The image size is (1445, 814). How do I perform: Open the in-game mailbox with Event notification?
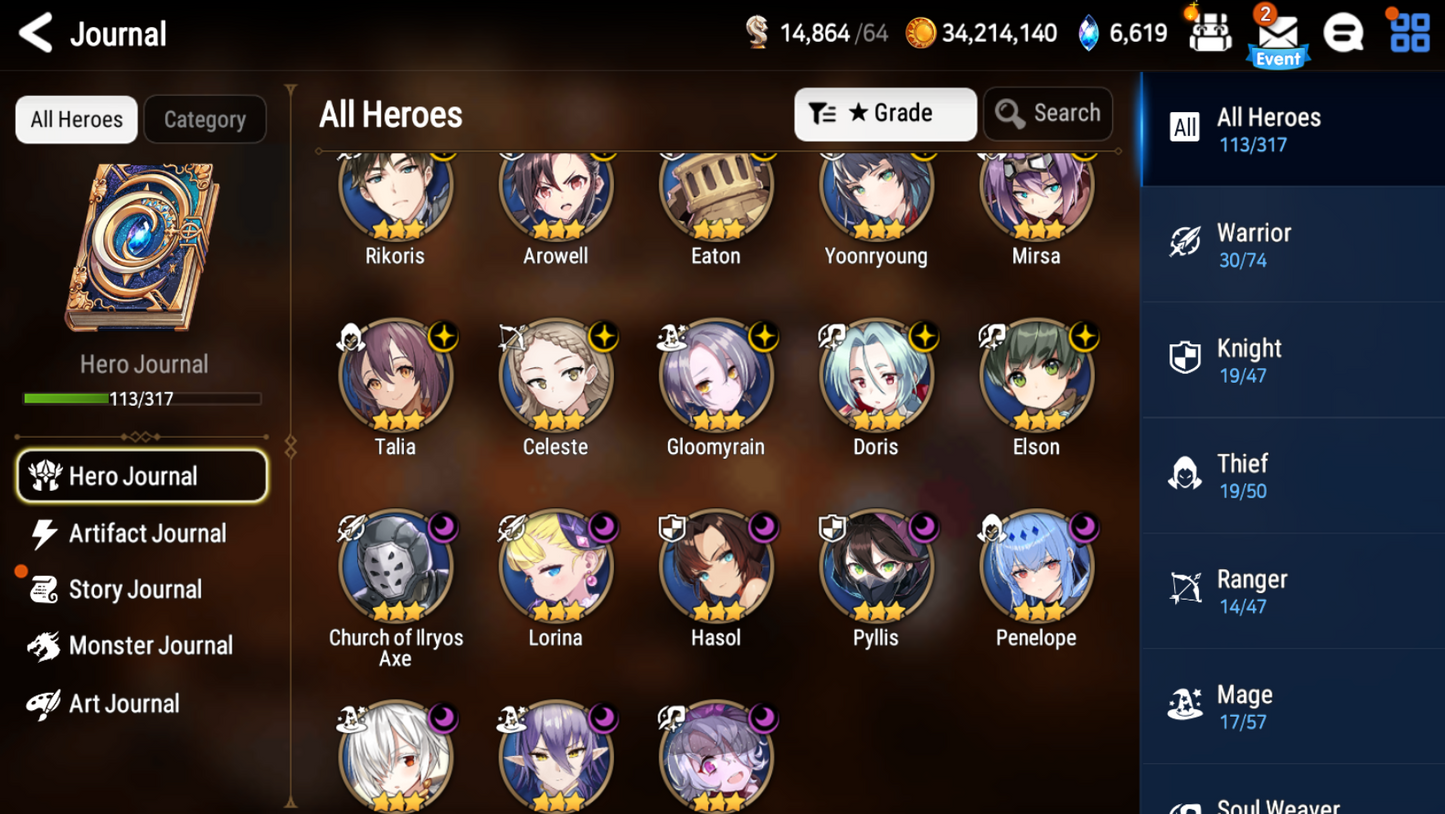[x=1277, y=33]
